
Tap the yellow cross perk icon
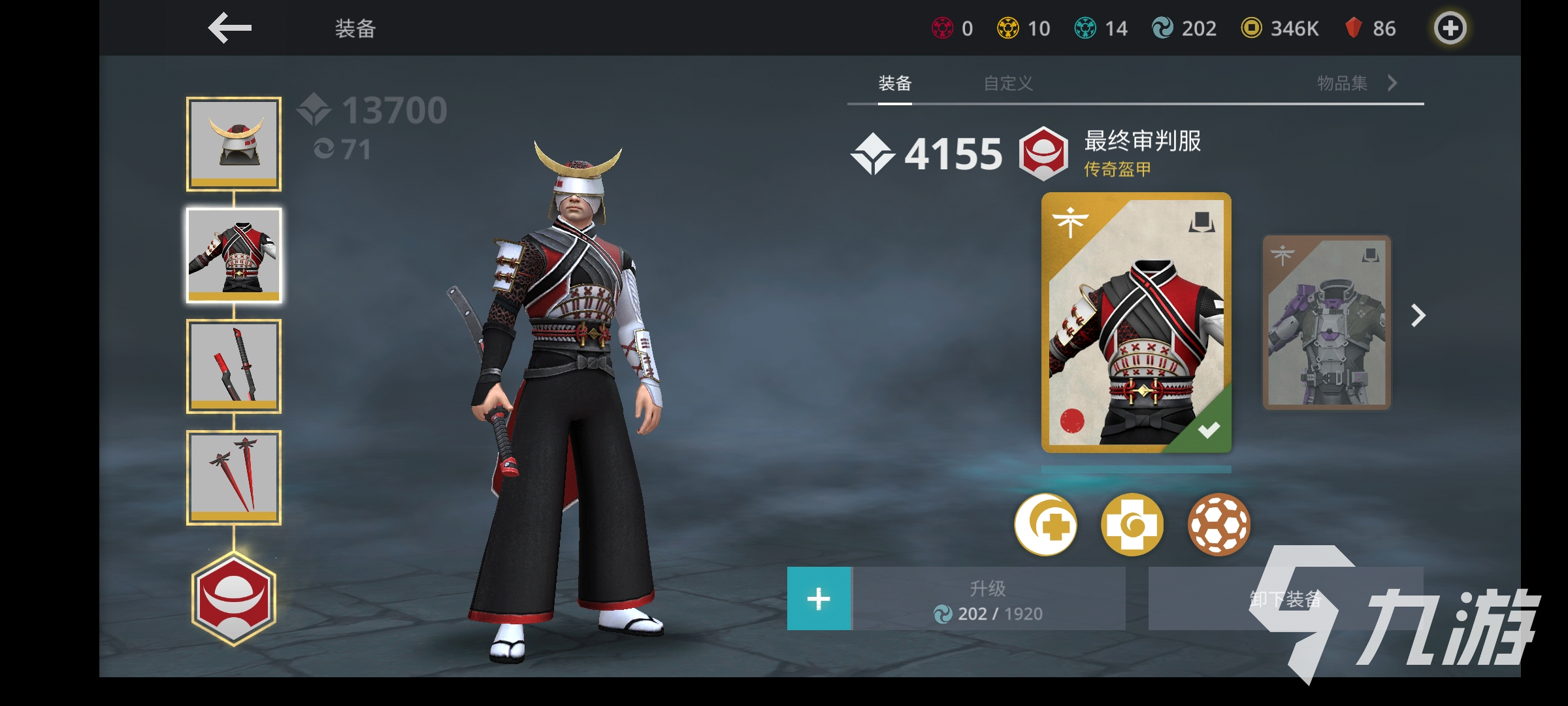[x=1132, y=524]
